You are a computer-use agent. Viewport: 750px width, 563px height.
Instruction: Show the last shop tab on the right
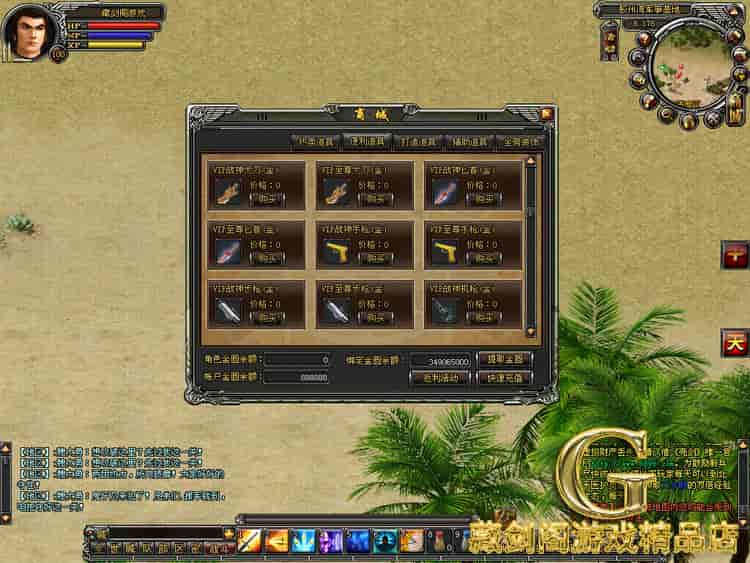click(x=518, y=142)
